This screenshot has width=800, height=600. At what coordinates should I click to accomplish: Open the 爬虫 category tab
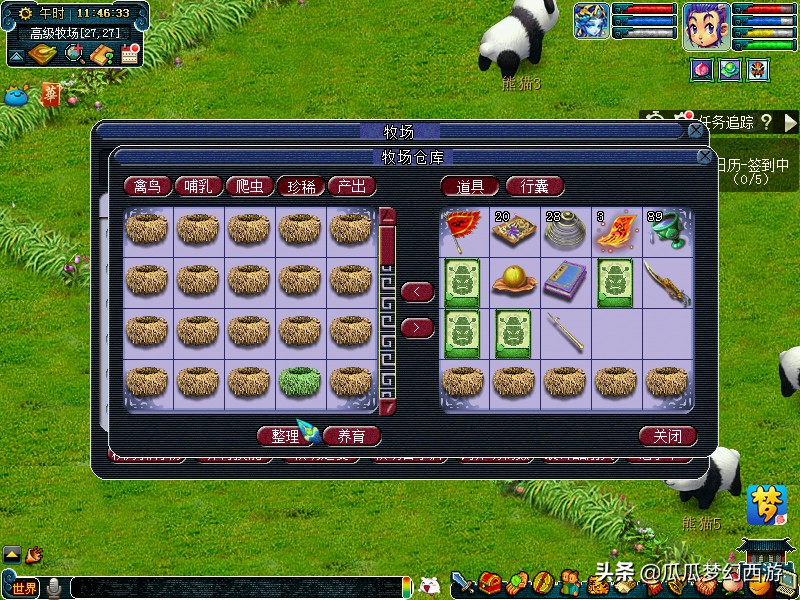pyautogui.click(x=250, y=186)
